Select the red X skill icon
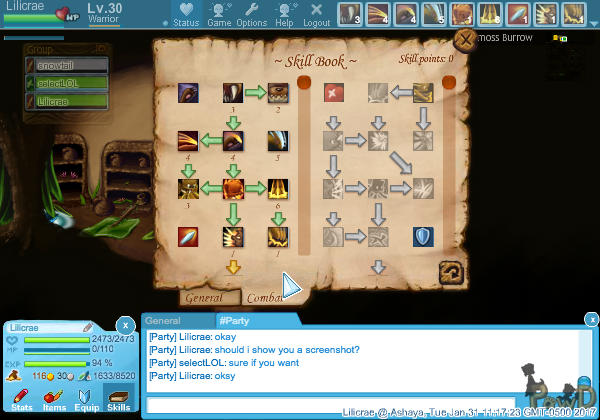 [334, 93]
